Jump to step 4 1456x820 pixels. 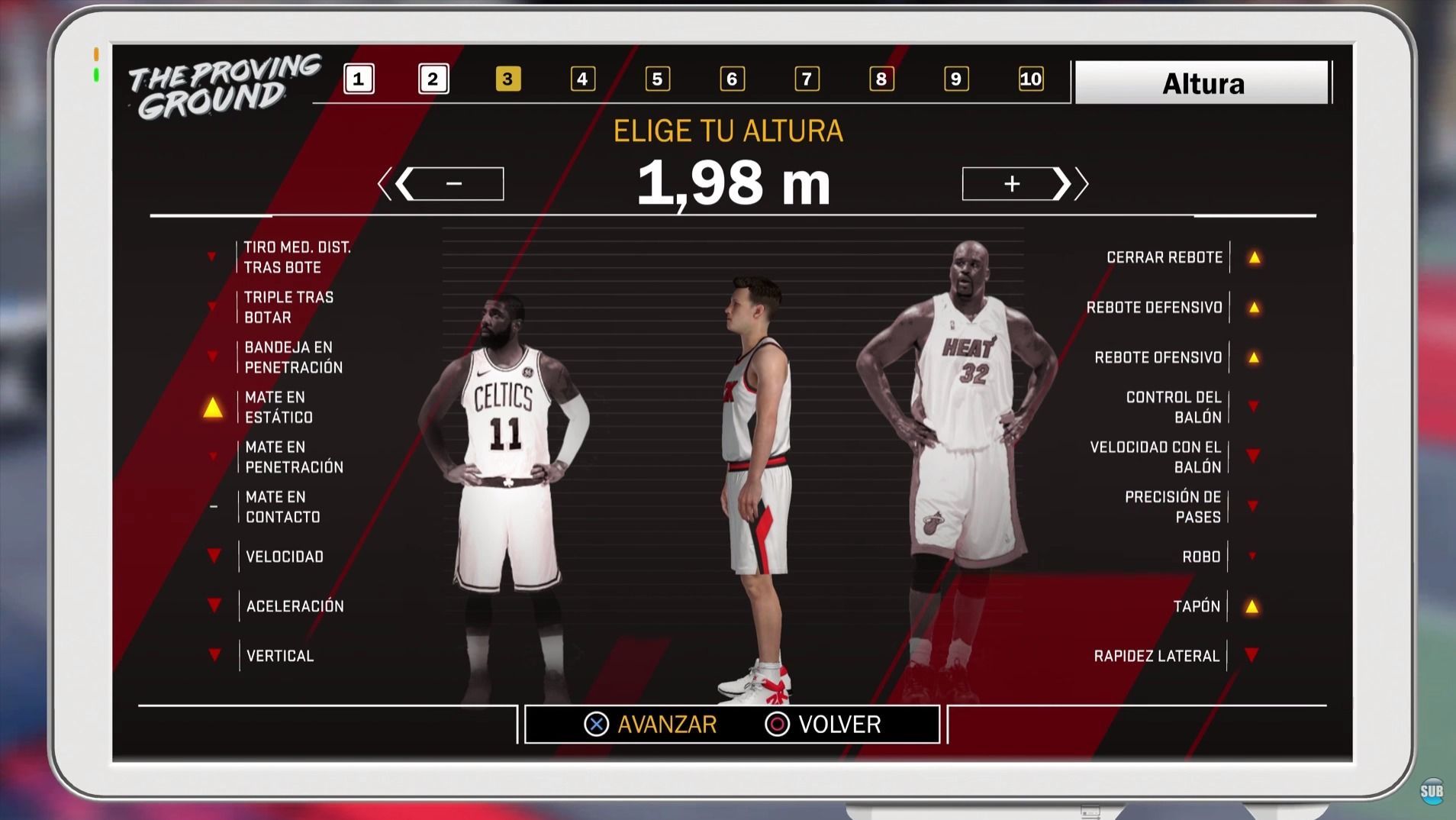(582, 79)
